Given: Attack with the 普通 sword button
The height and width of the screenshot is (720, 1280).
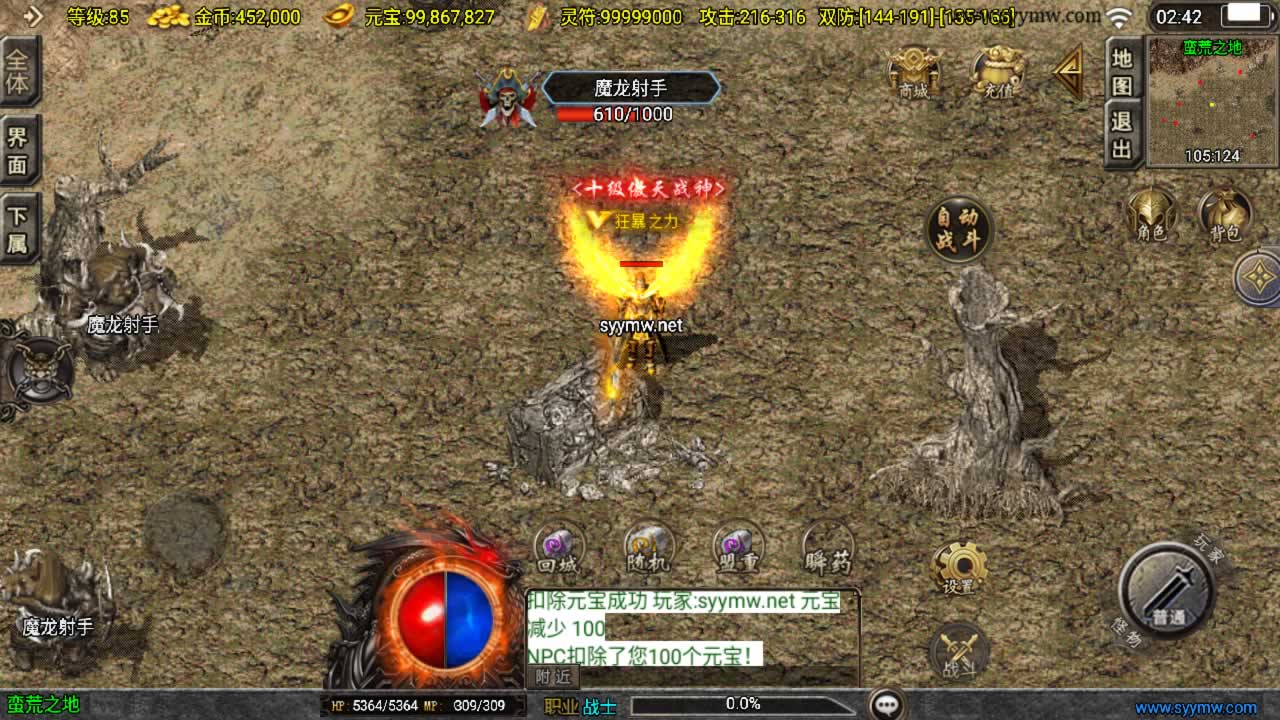Looking at the screenshot, I should click(x=1167, y=591).
